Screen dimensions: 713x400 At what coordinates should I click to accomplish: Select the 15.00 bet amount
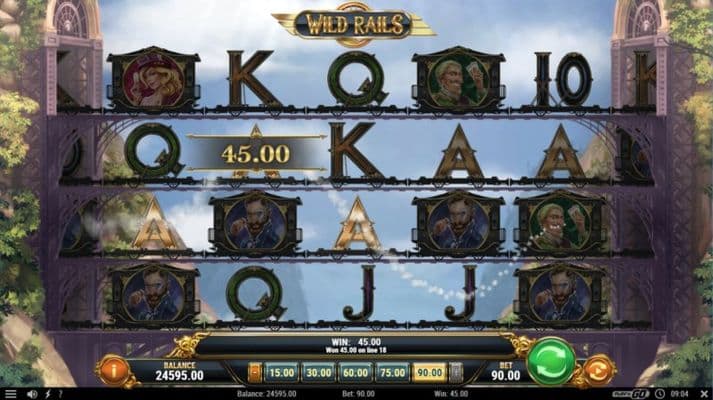282,372
